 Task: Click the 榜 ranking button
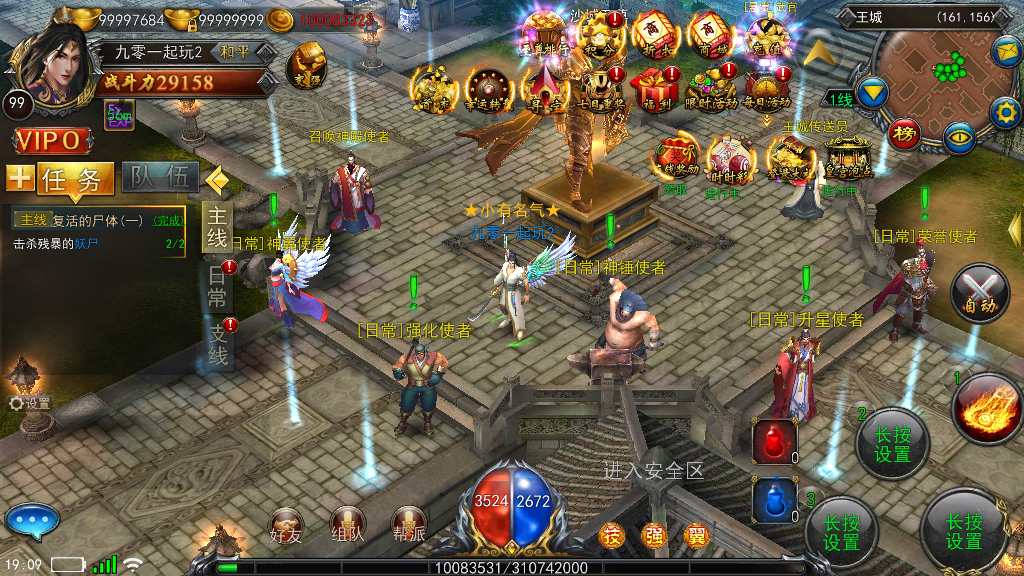pos(904,133)
